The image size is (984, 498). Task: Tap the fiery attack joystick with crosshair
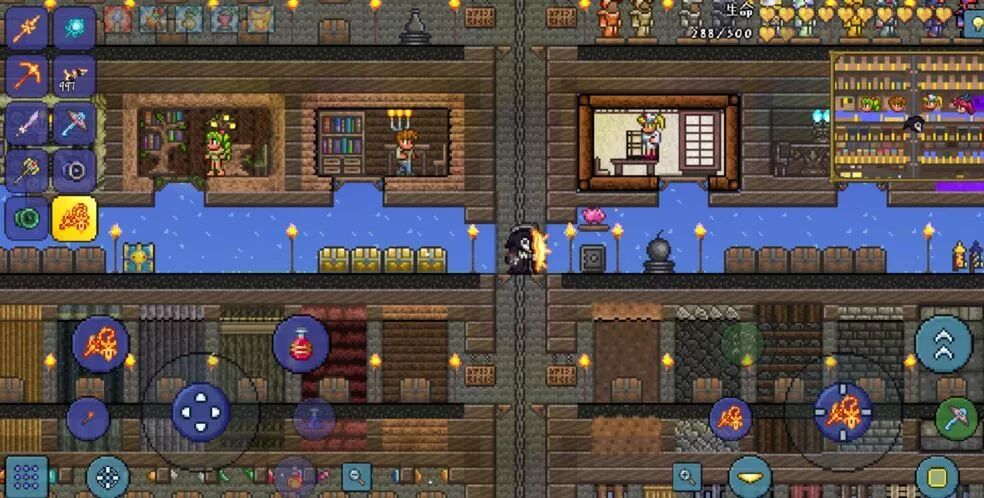pyautogui.click(x=842, y=411)
